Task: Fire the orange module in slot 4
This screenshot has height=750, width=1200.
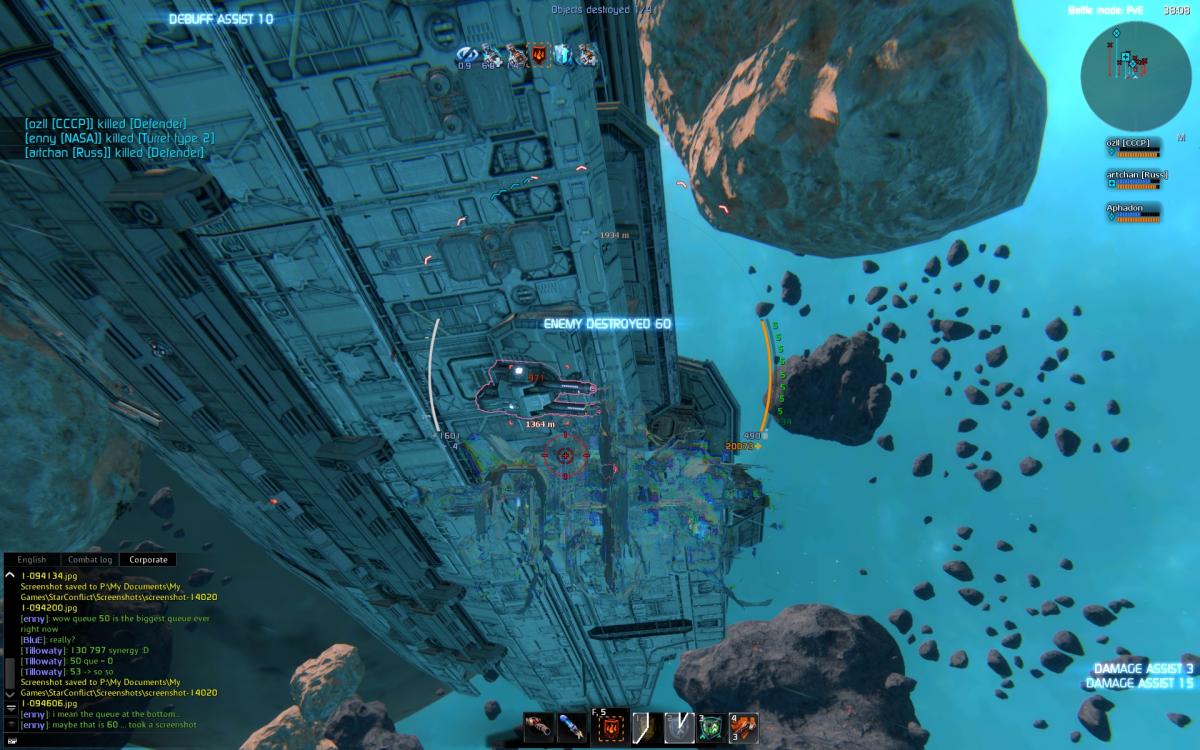Action: (743, 726)
